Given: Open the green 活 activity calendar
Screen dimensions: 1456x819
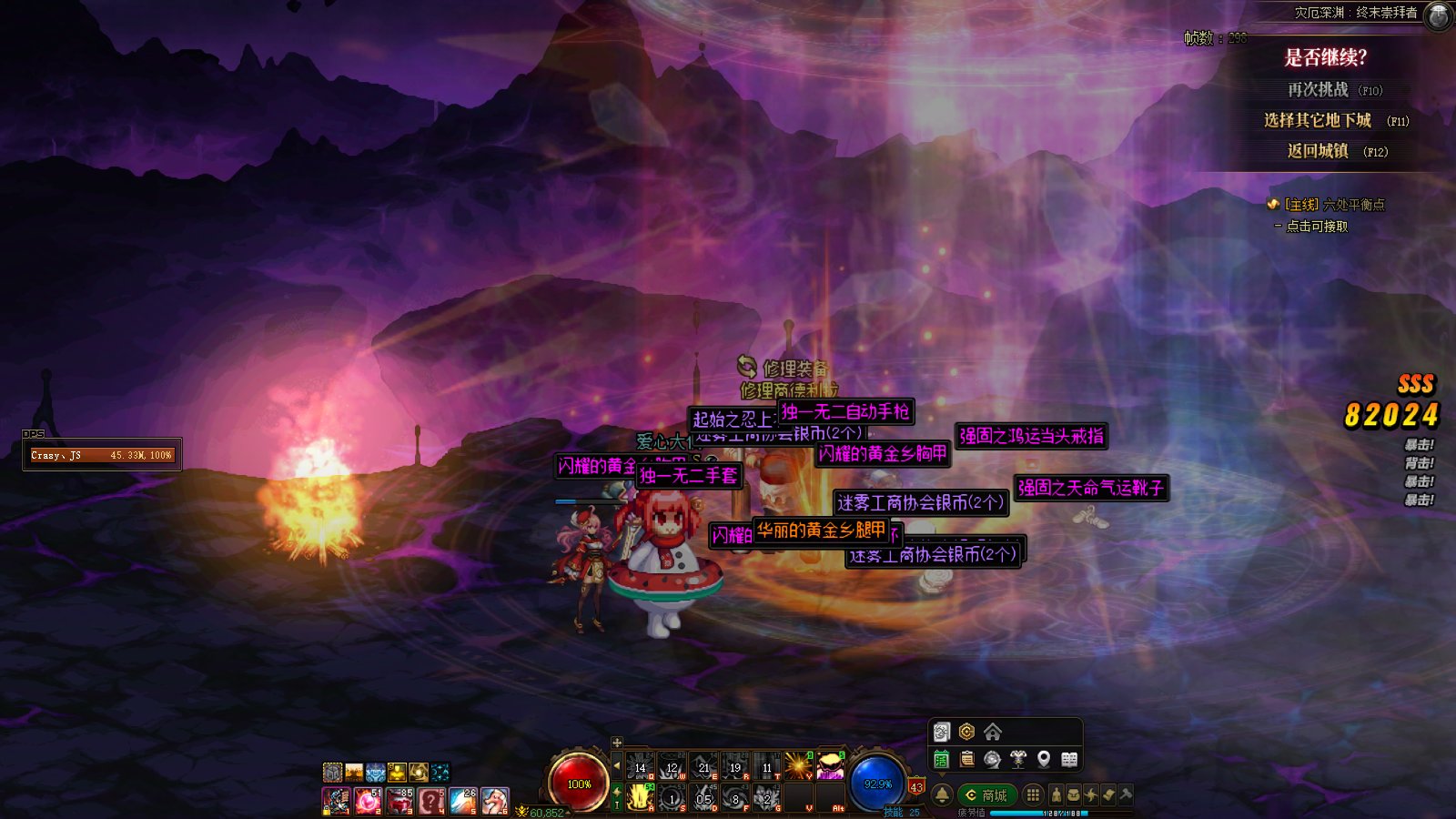Looking at the screenshot, I should click(942, 759).
